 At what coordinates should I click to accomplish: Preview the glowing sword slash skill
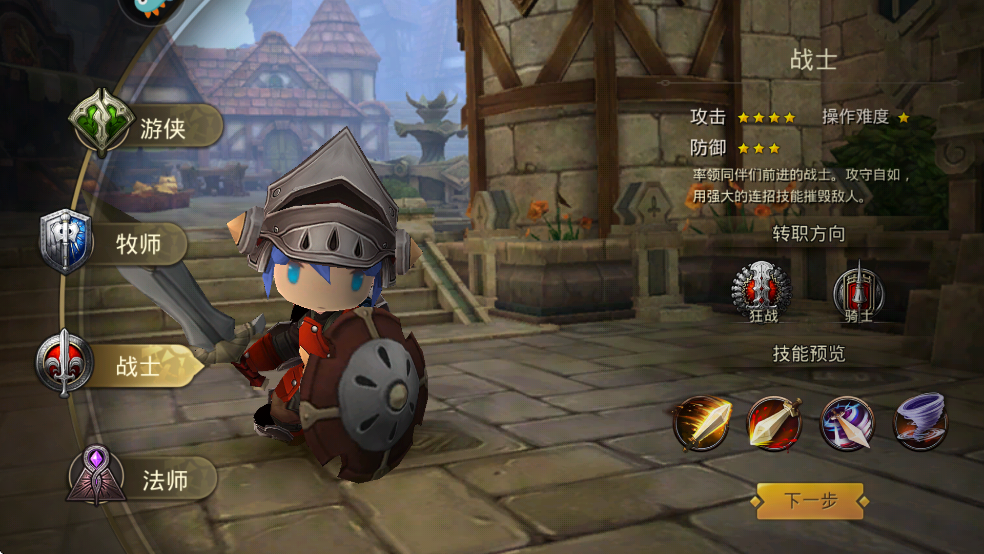[x=702, y=423]
